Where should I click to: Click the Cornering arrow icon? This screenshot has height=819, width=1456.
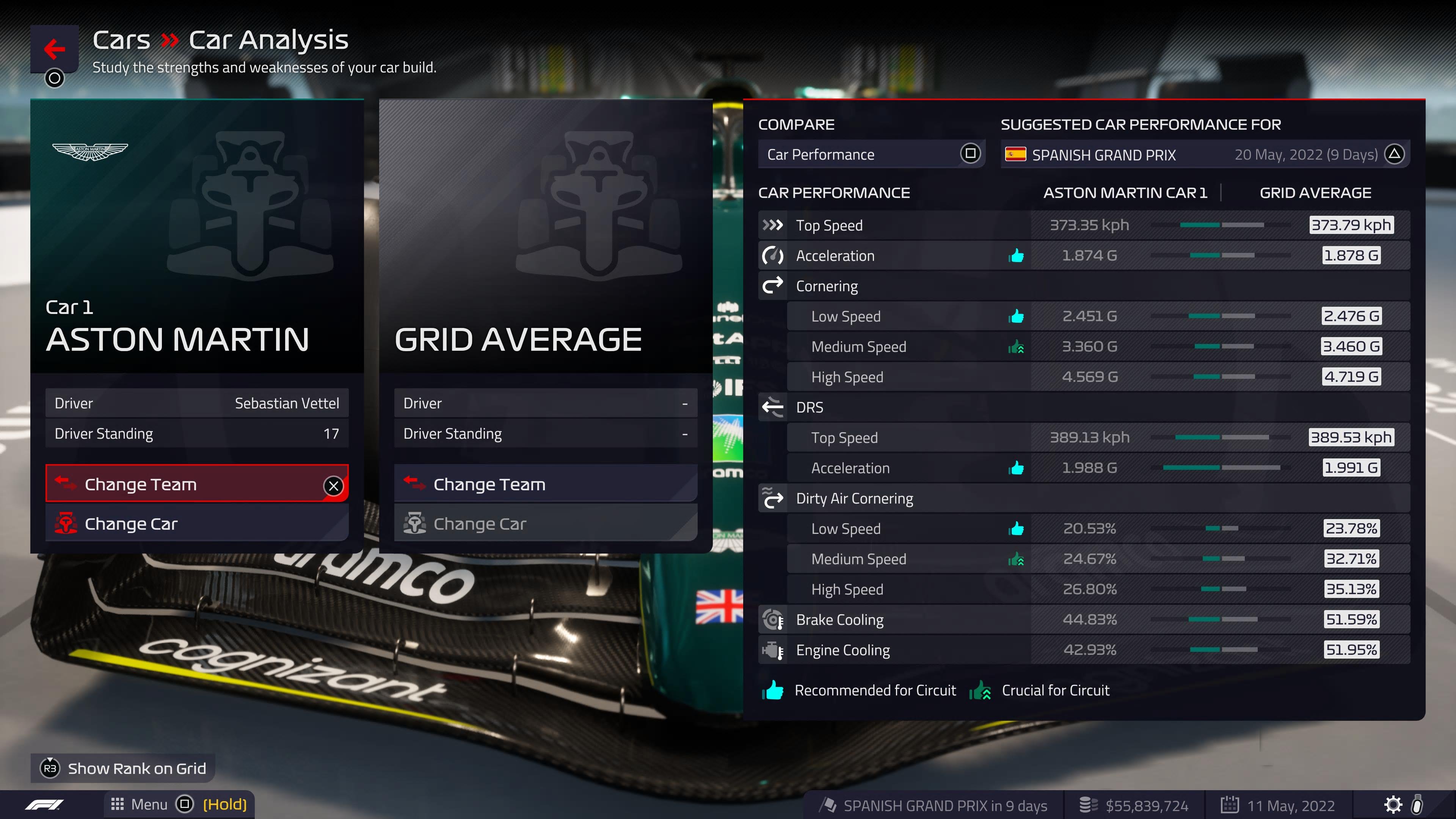pos(773,286)
